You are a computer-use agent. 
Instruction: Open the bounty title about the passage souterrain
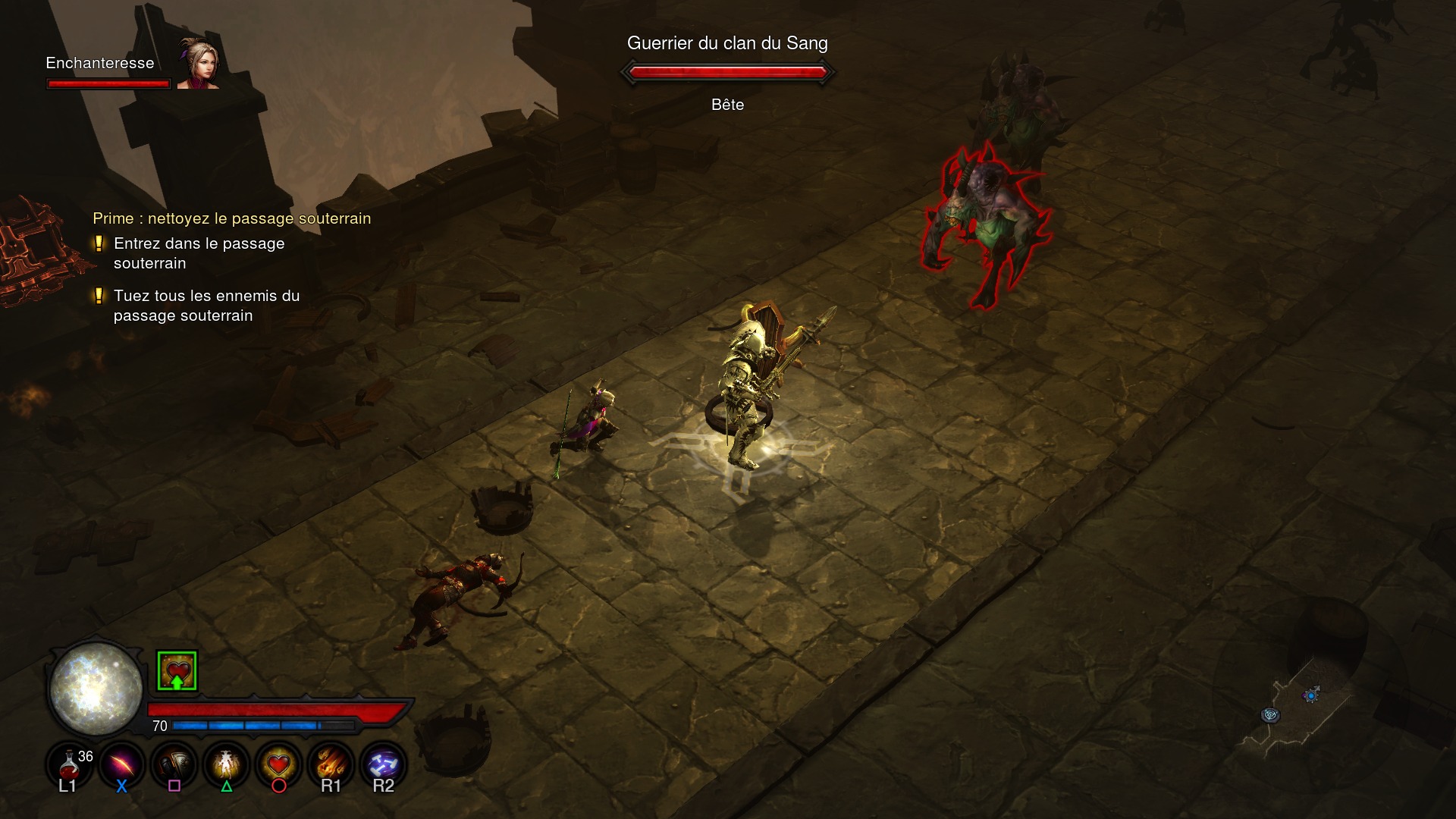(231, 218)
